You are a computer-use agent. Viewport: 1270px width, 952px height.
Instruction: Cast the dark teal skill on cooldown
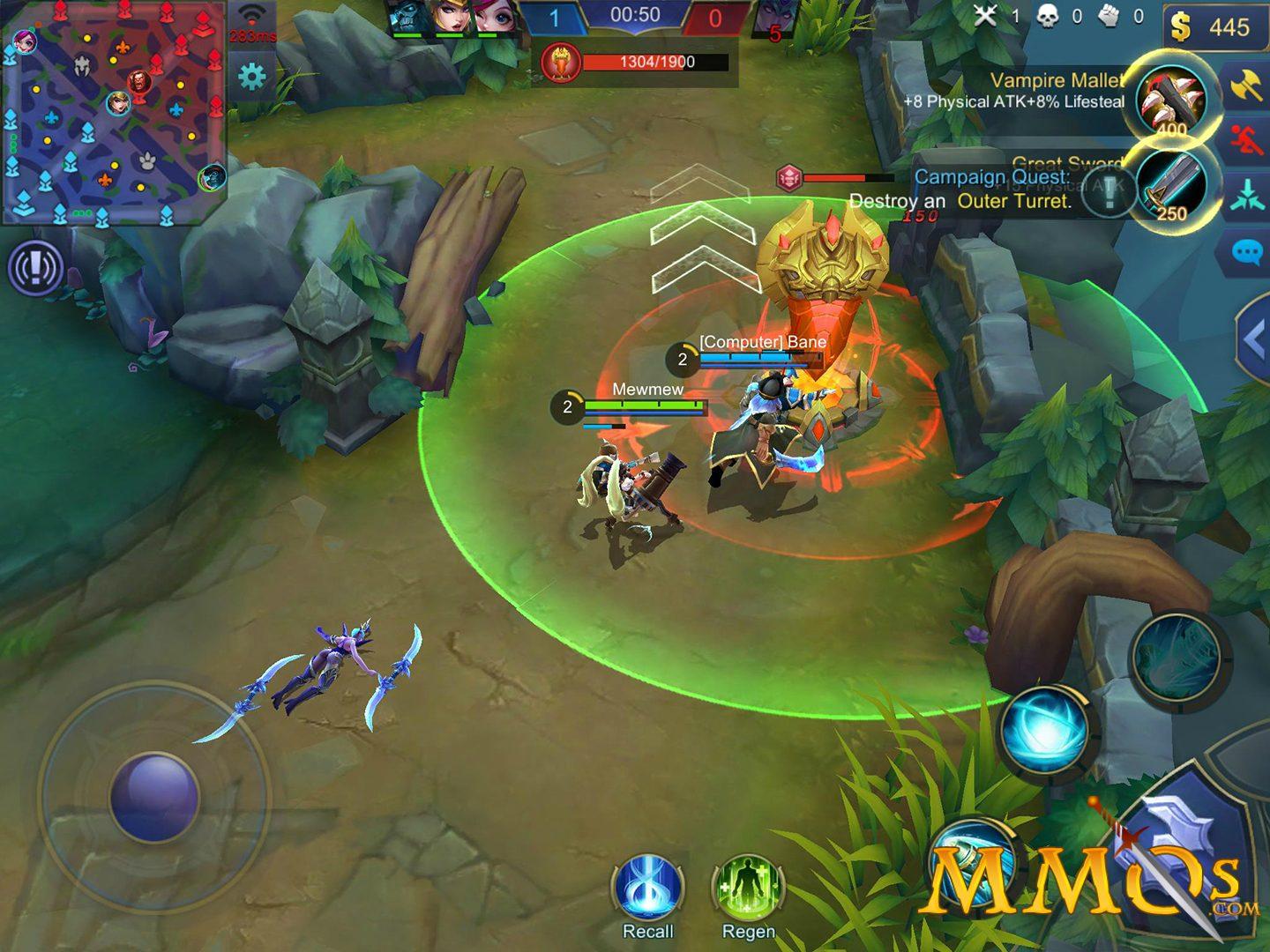(x=1177, y=658)
